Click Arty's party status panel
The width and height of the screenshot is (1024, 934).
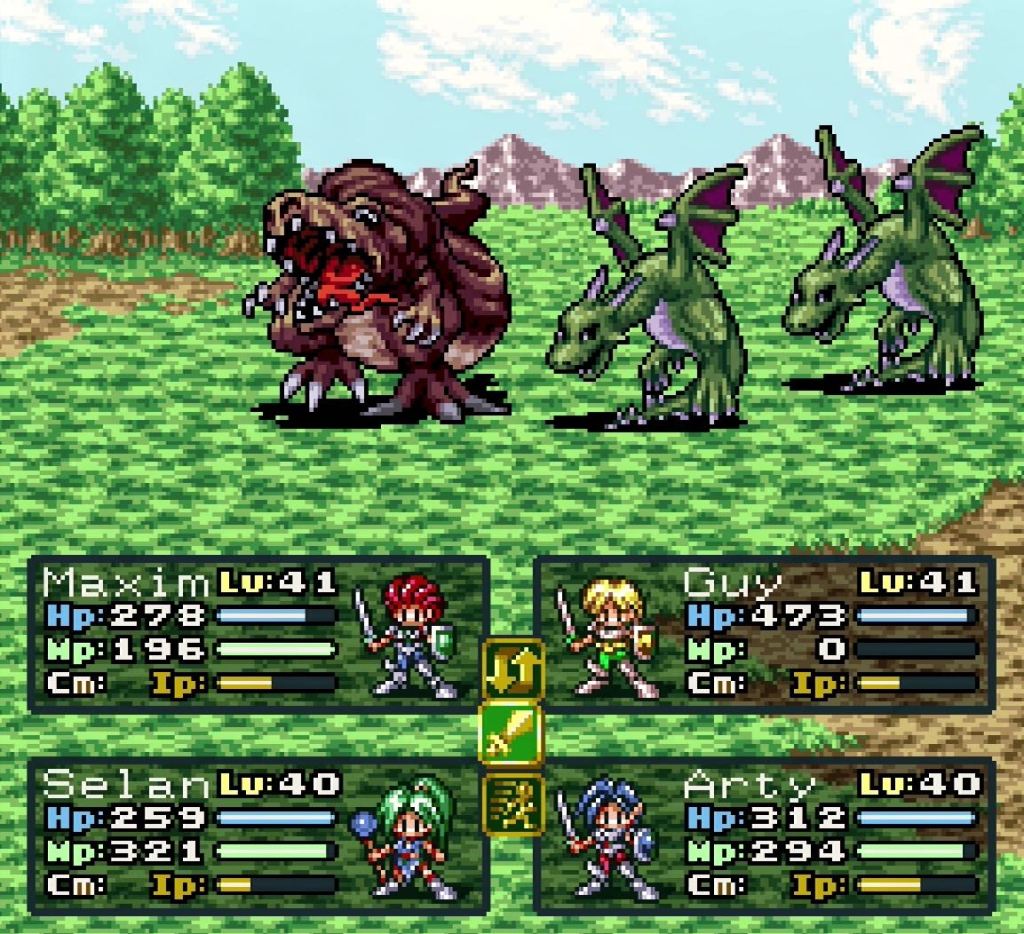click(765, 836)
